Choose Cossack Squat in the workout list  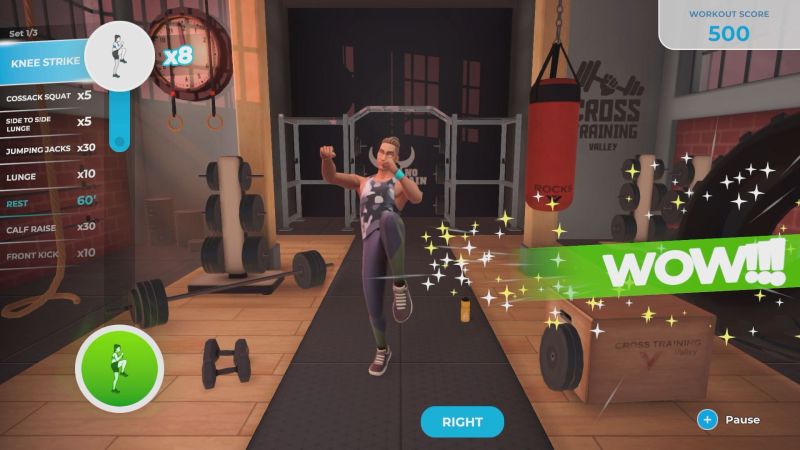point(50,96)
